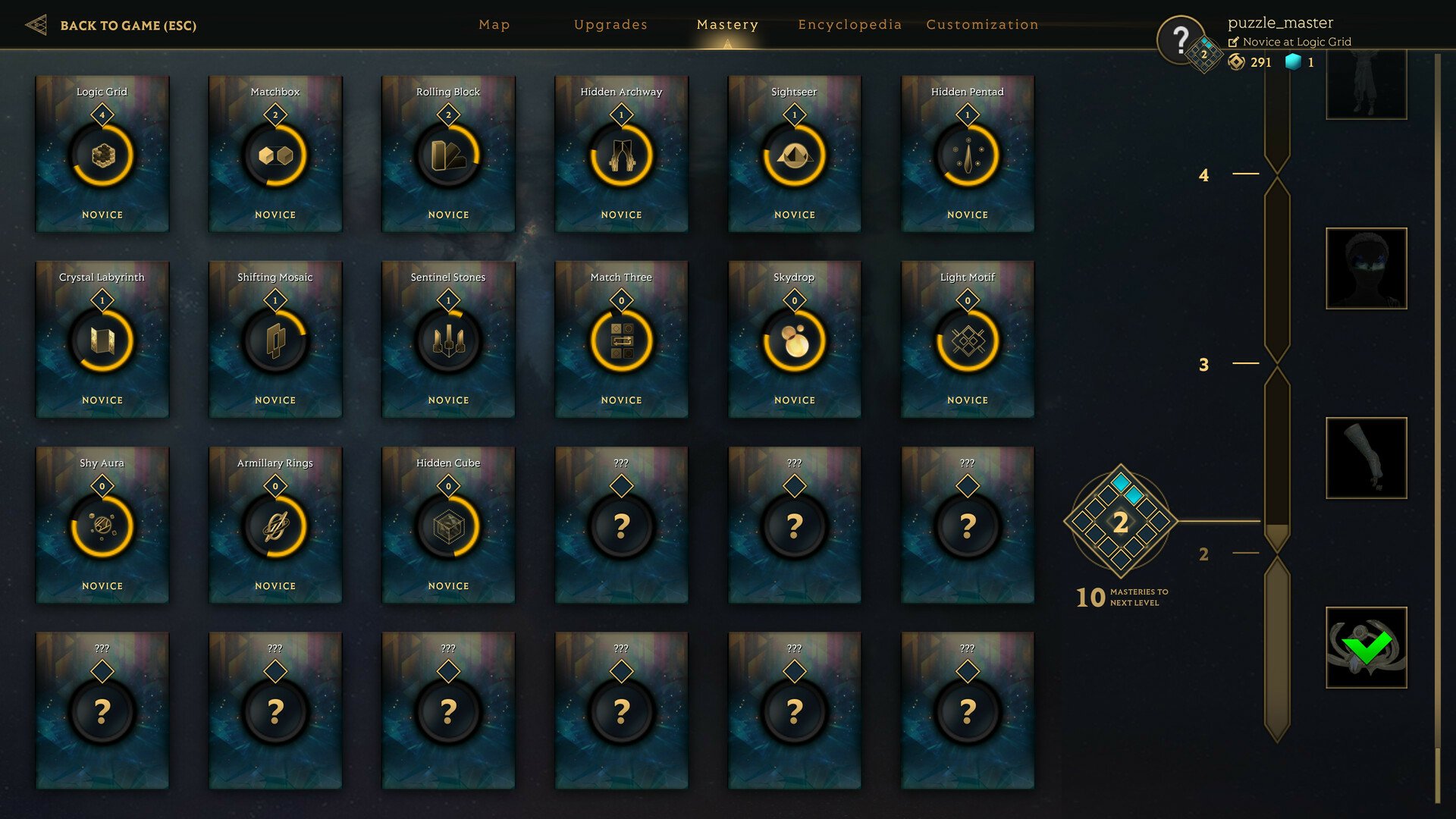Open the Sightseer mastery card
Image resolution: width=1456 pixels, height=819 pixels.
click(794, 154)
